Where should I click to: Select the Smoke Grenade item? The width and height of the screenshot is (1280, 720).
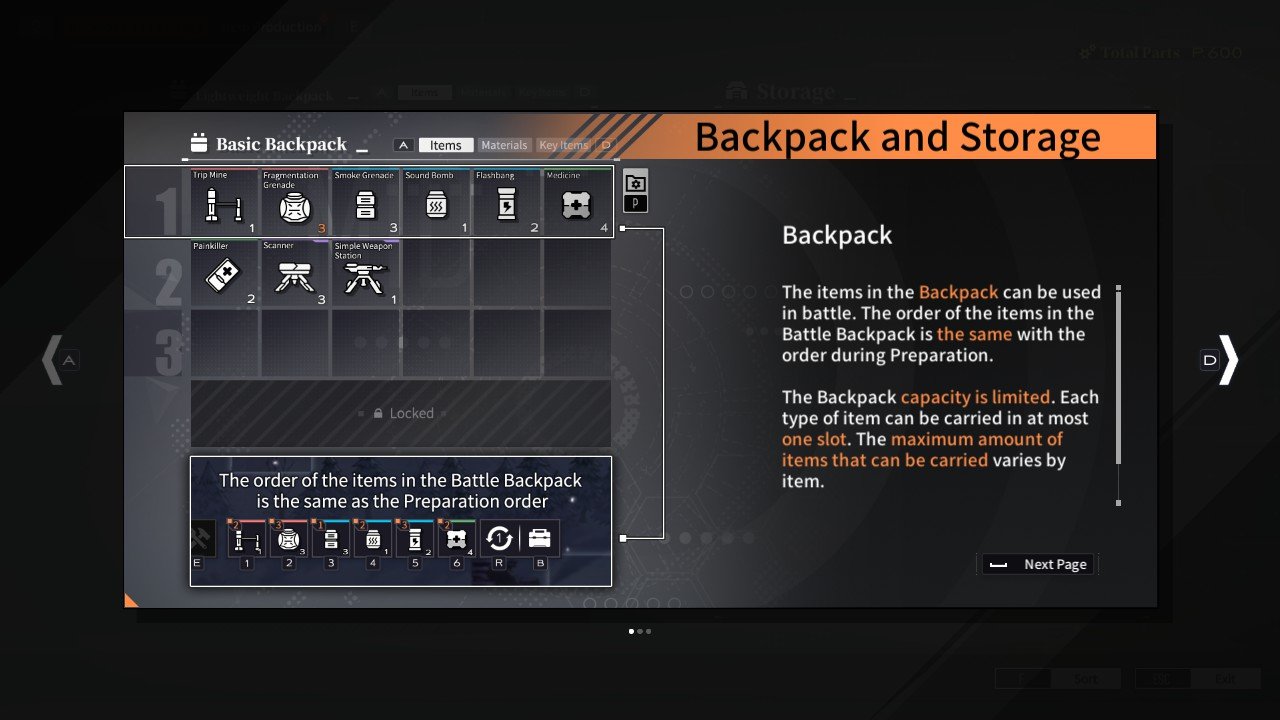tap(365, 202)
